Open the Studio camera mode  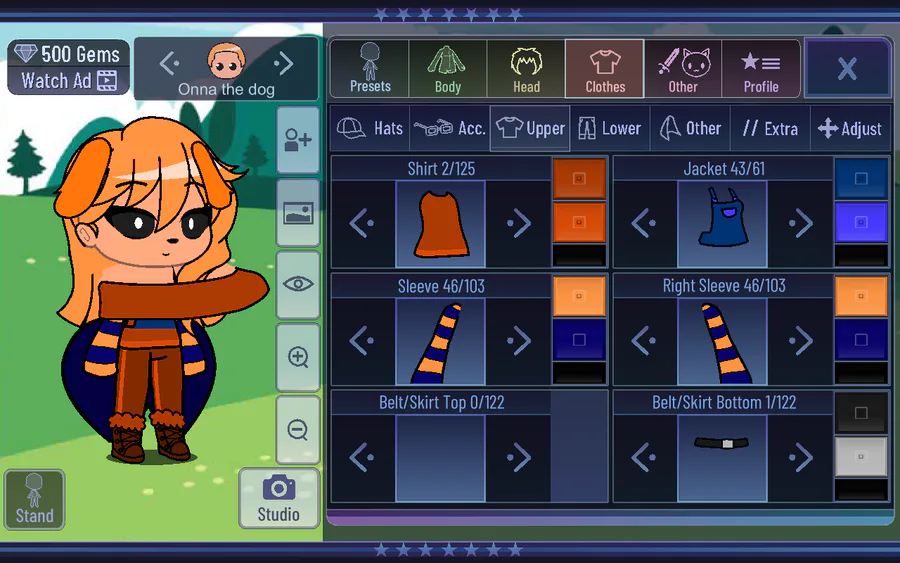coord(278,498)
